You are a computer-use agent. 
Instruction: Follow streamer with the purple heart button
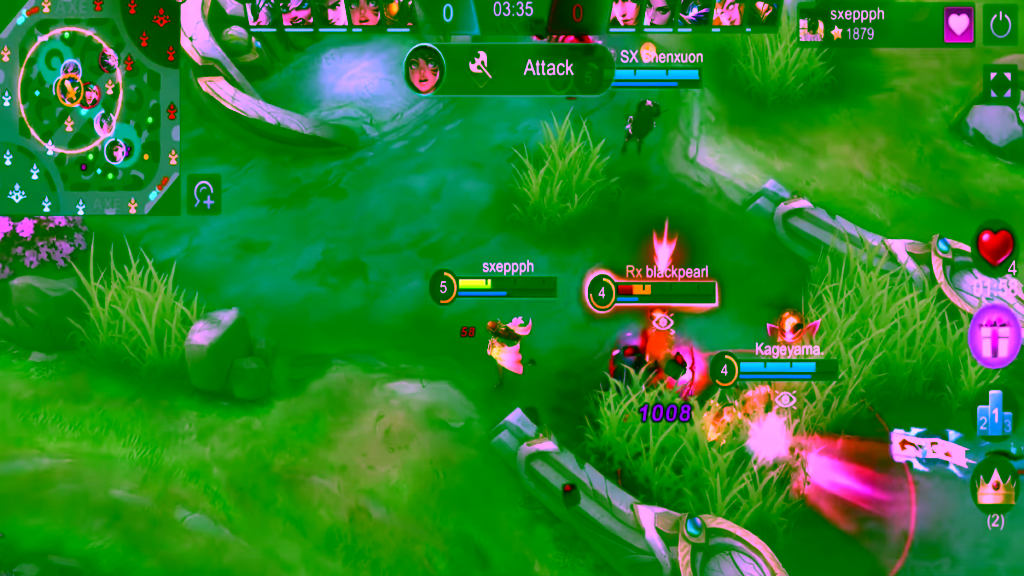(958, 25)
